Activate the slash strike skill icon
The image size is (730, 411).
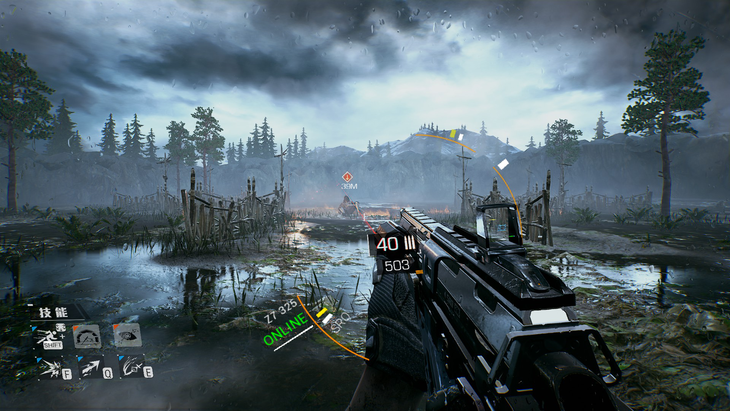131,366
